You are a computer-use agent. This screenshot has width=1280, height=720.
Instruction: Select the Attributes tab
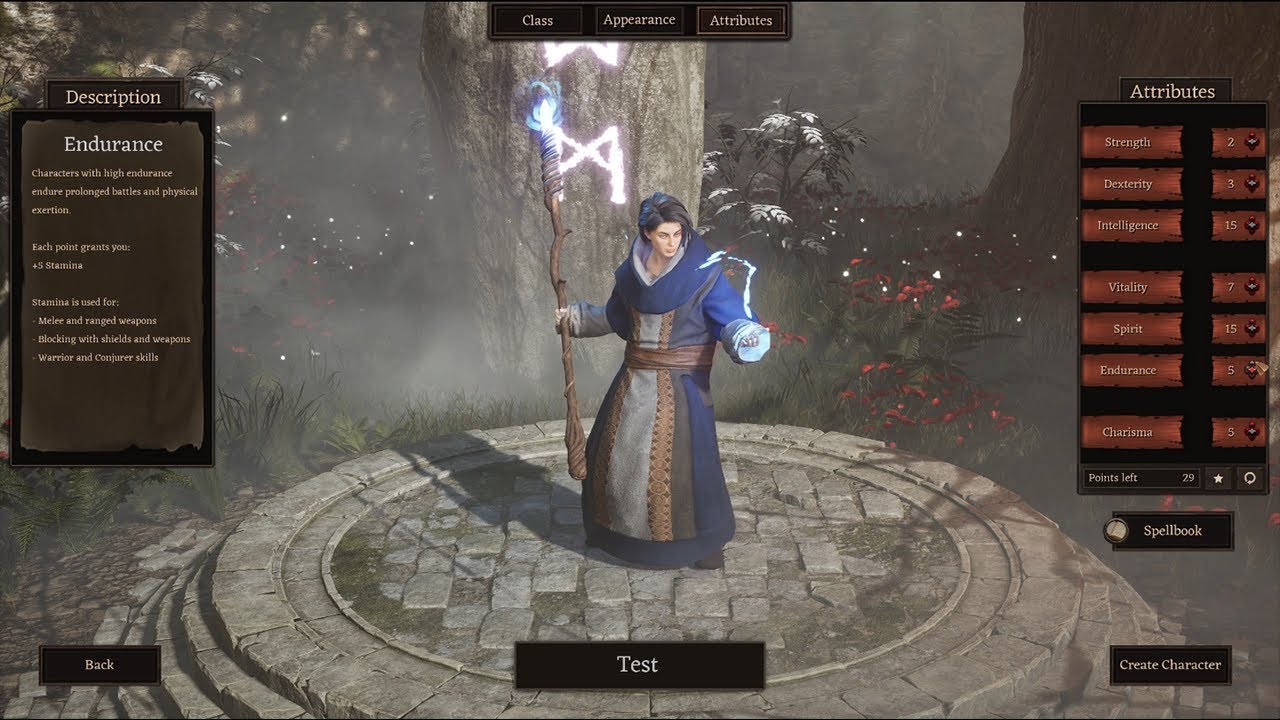[741, 20]
